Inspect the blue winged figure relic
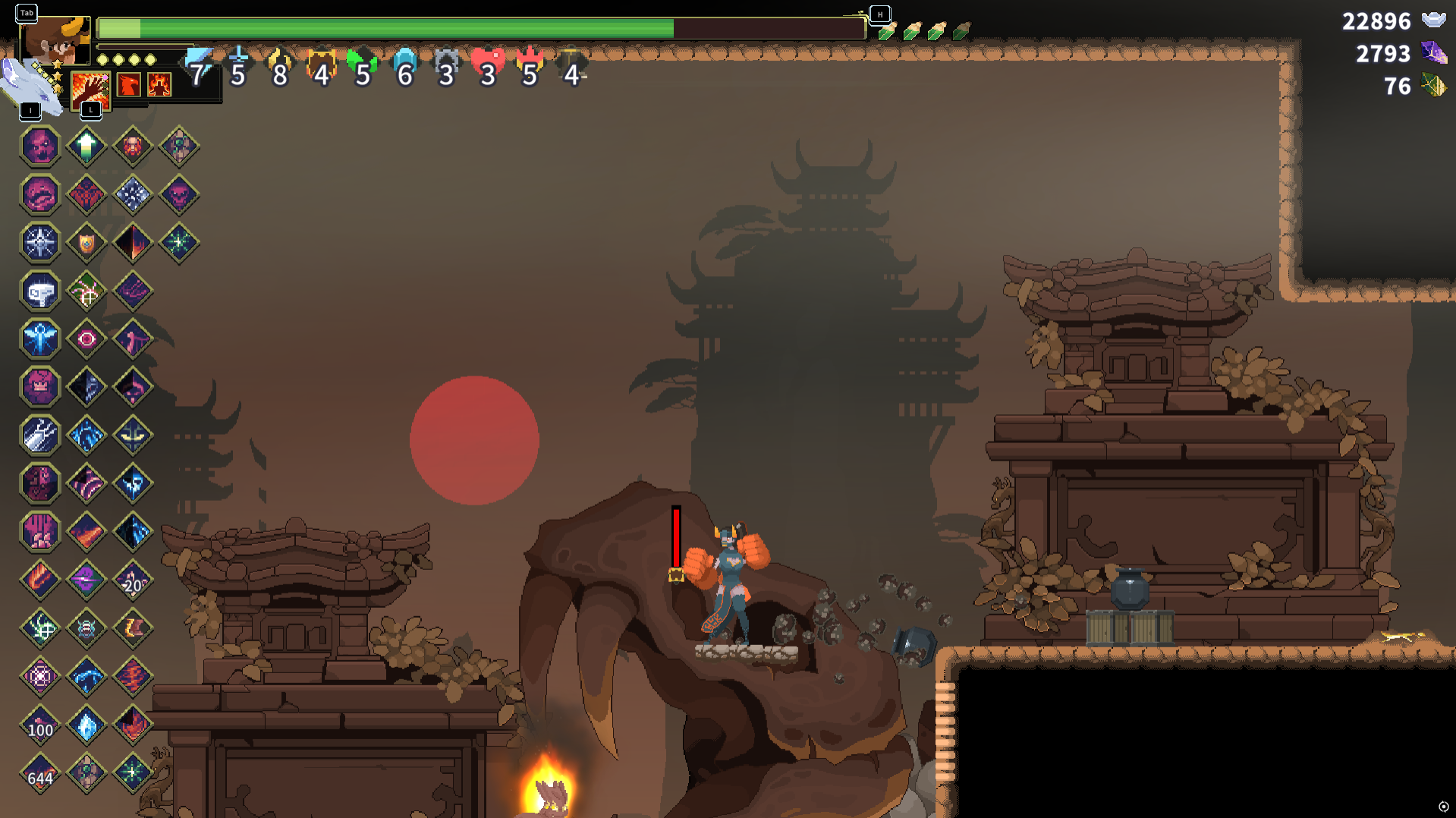This screenshot has height=818, width=1456. (40, 339)
